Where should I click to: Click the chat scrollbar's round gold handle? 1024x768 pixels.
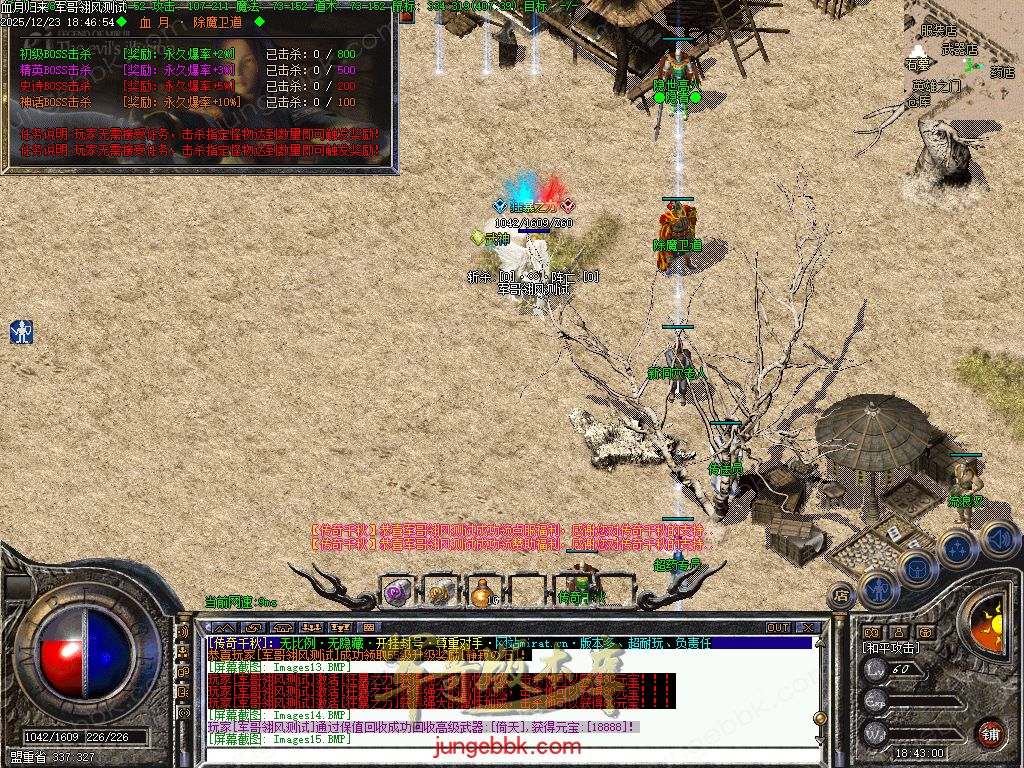coord(819,718)
